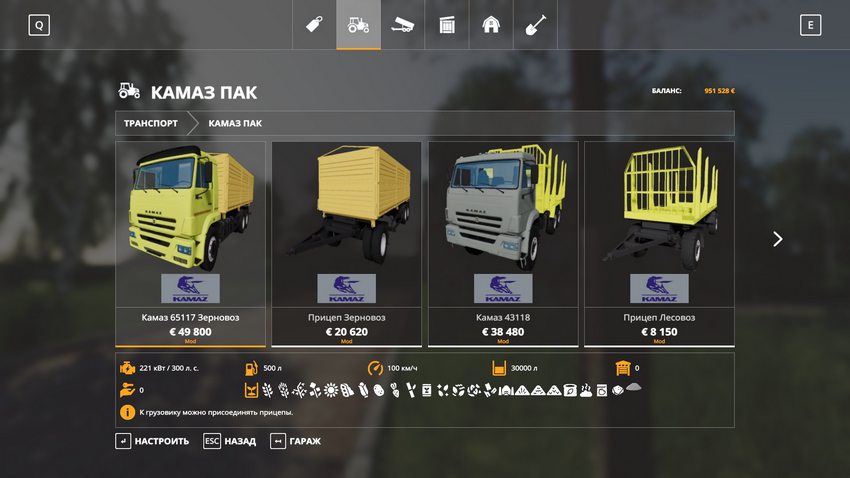Image resolution: width=850 pixels, height=478 pixels.
Task: Open the container tab beside the barn tab
Action: (x=447, y=25)
